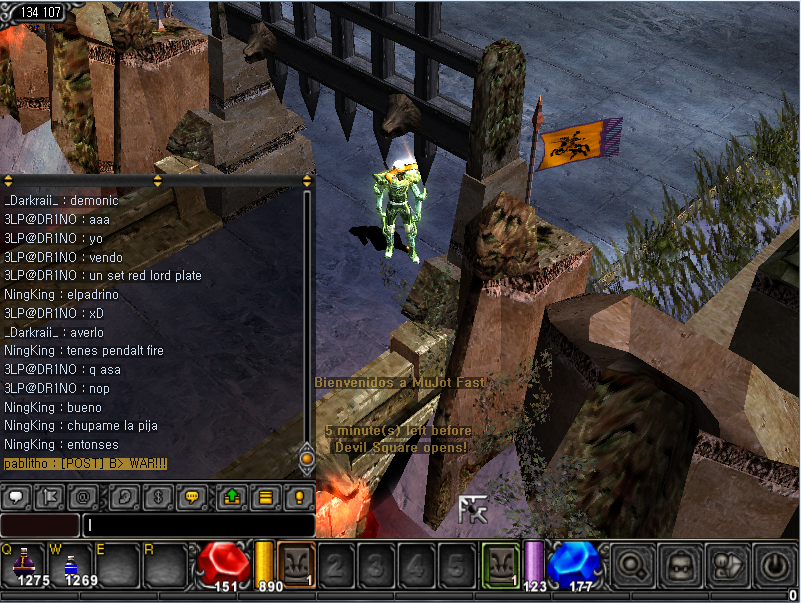
Task: Toggle the dollar sign chat button
Action: 154,495
